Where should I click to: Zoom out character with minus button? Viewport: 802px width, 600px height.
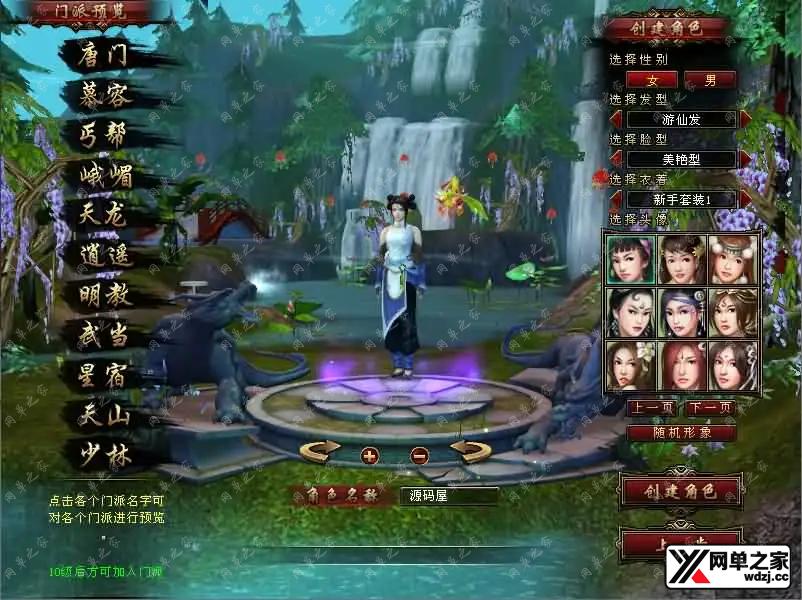[419, 455]
